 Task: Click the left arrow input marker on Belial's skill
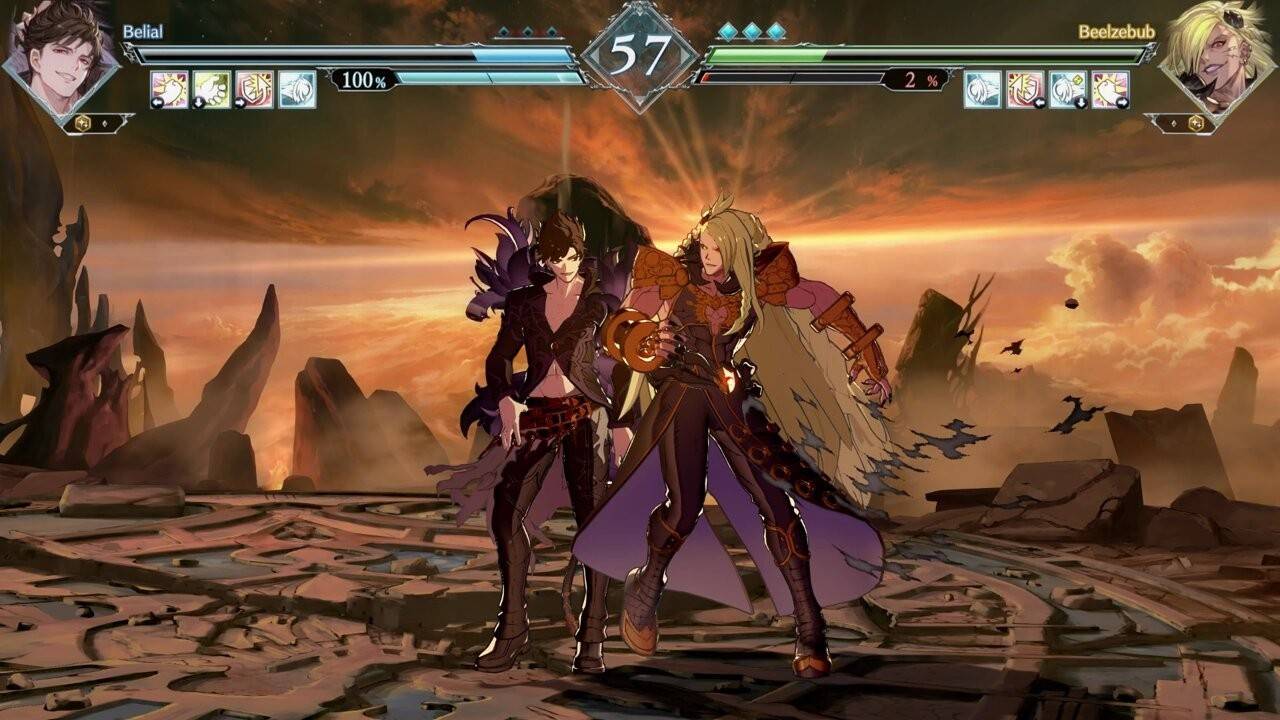pyautogui.click(x=157, y=102)
